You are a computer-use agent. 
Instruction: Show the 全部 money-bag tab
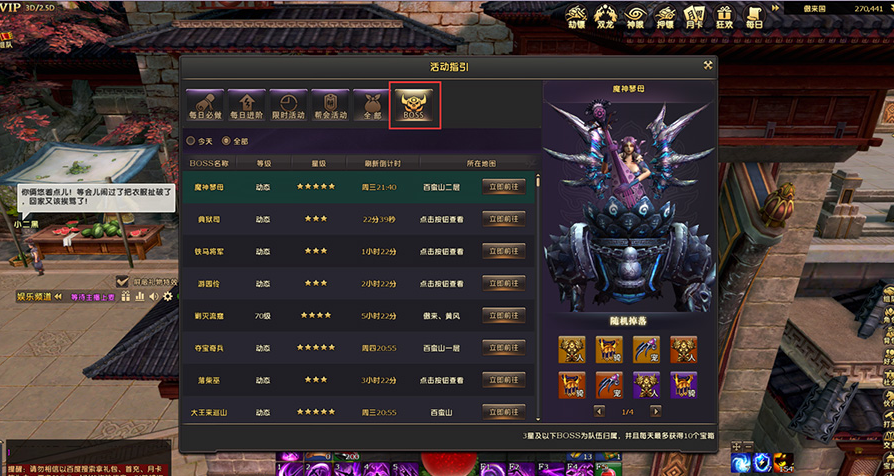coord(371,104)
